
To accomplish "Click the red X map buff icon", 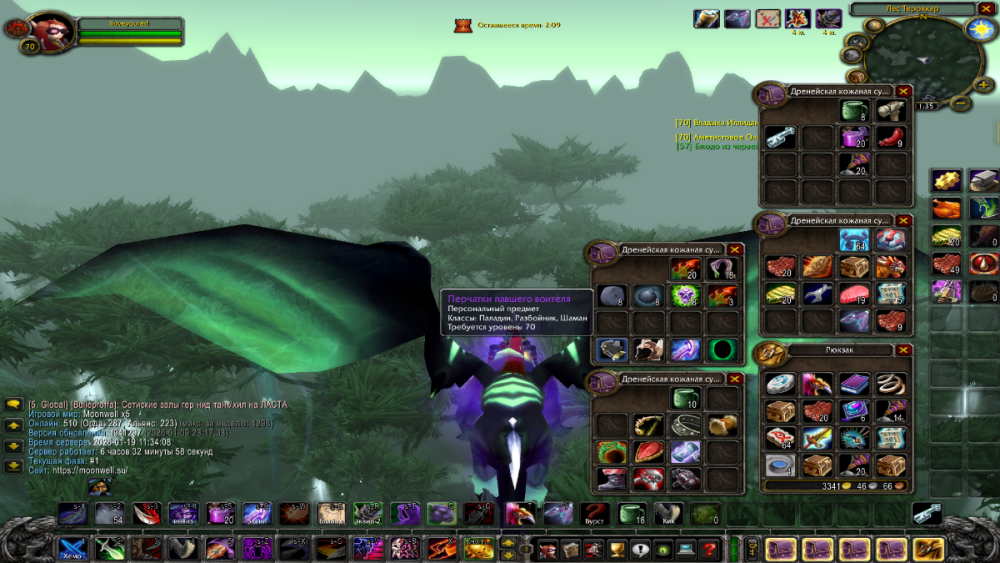I will (768, 18).
